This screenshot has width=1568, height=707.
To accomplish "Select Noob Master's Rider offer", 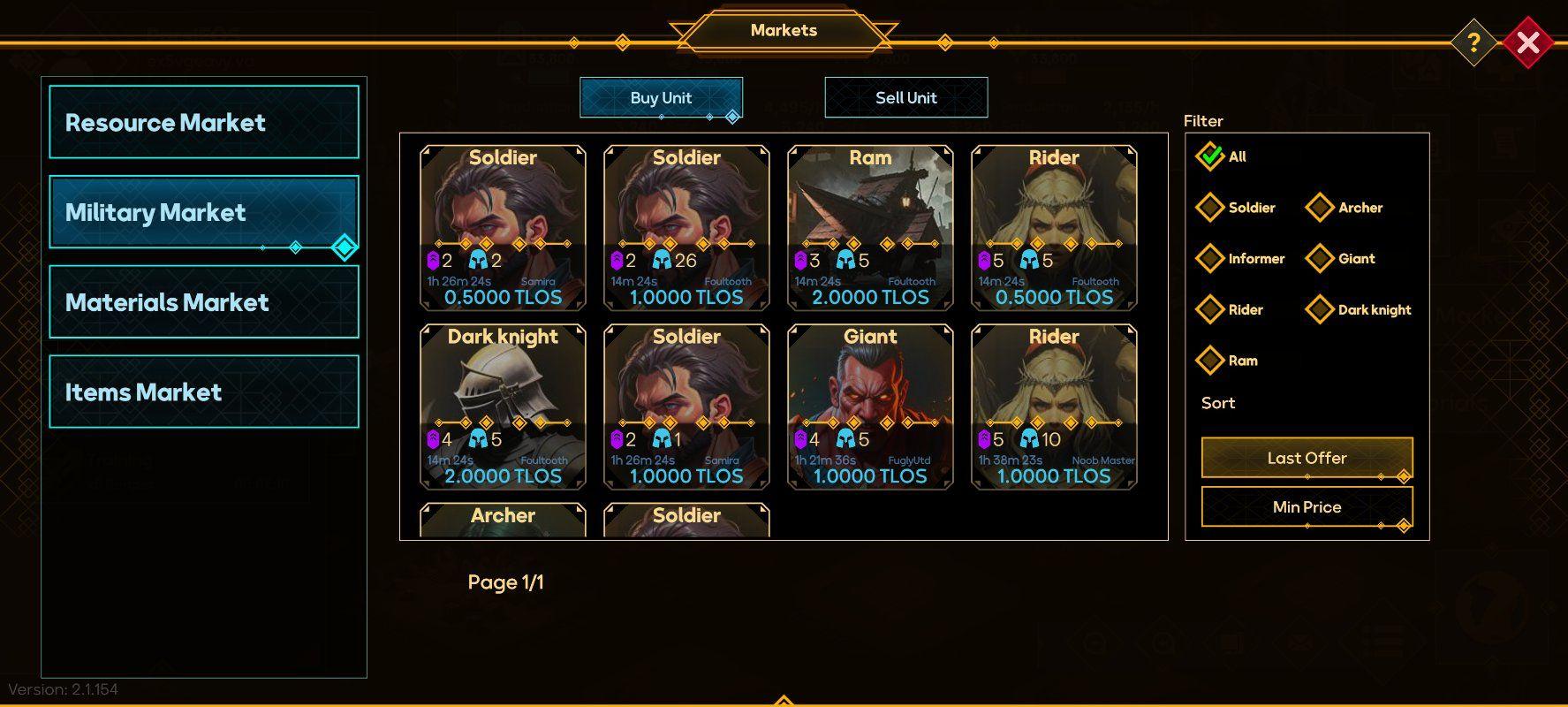I will click(1052, 407).
